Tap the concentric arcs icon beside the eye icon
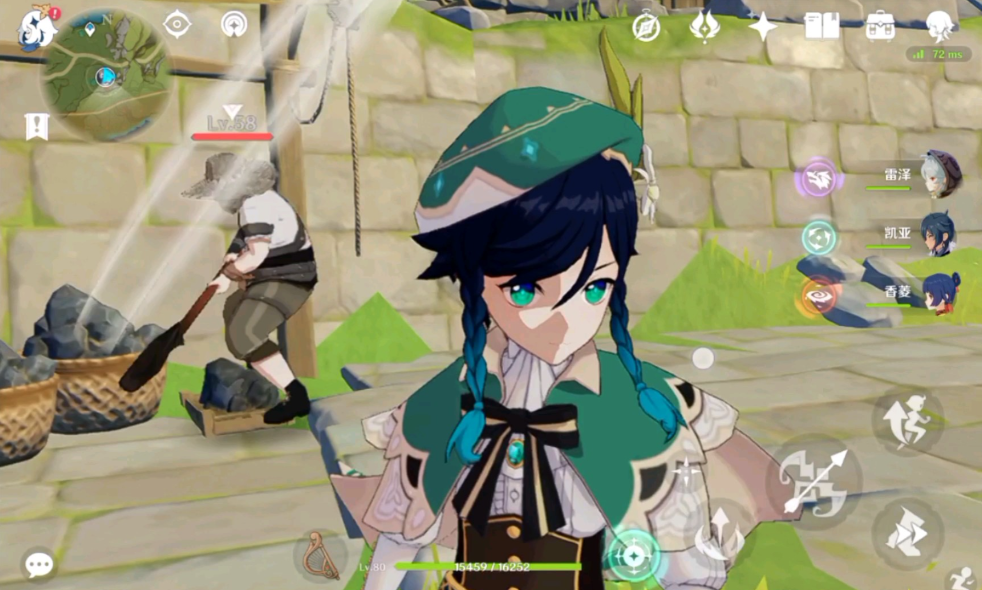Viewport: 982px width, 590px height. click(234, 24)
